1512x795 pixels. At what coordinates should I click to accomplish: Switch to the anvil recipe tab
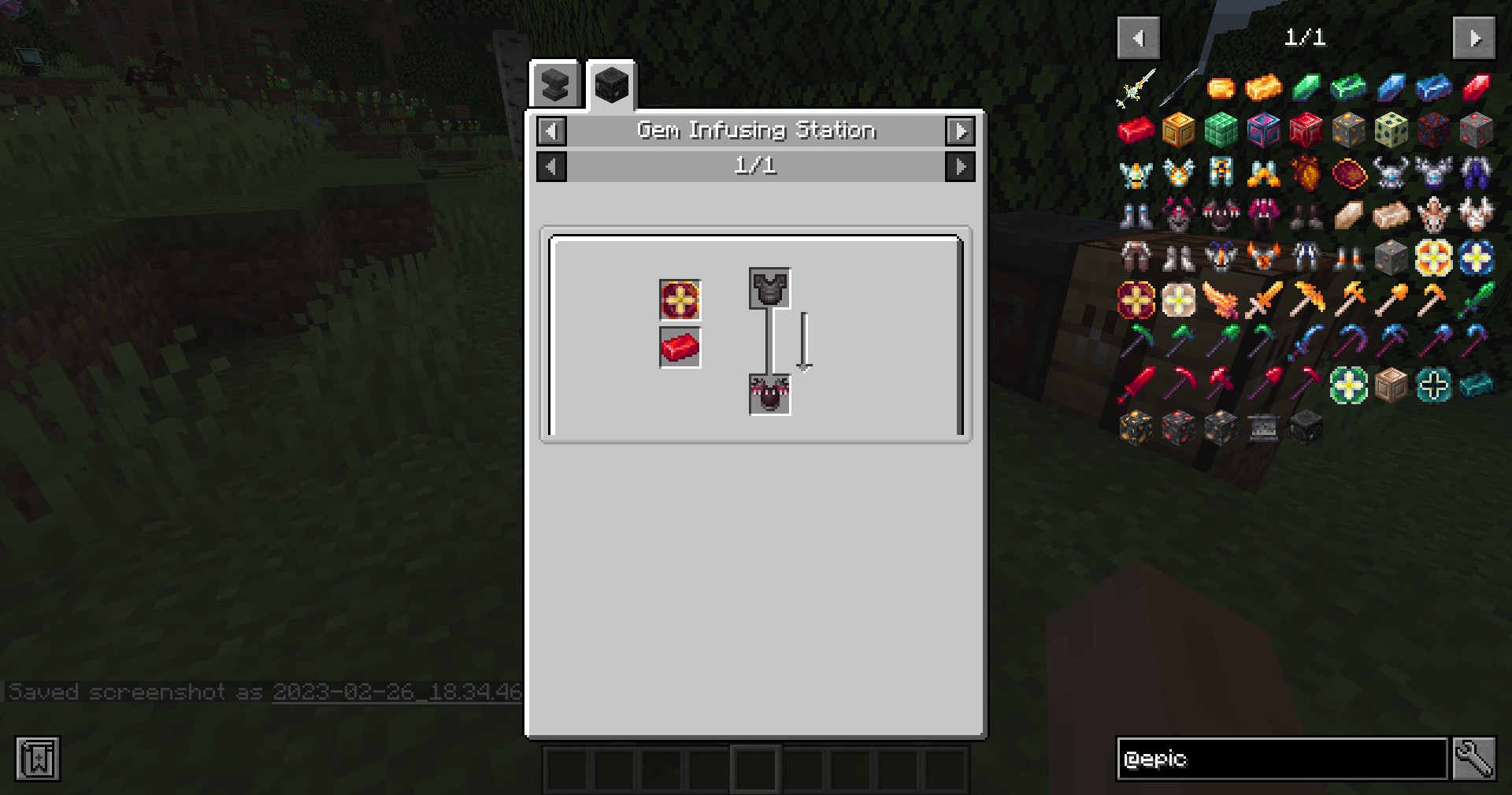pyautogui.click(x=555, y=85)
